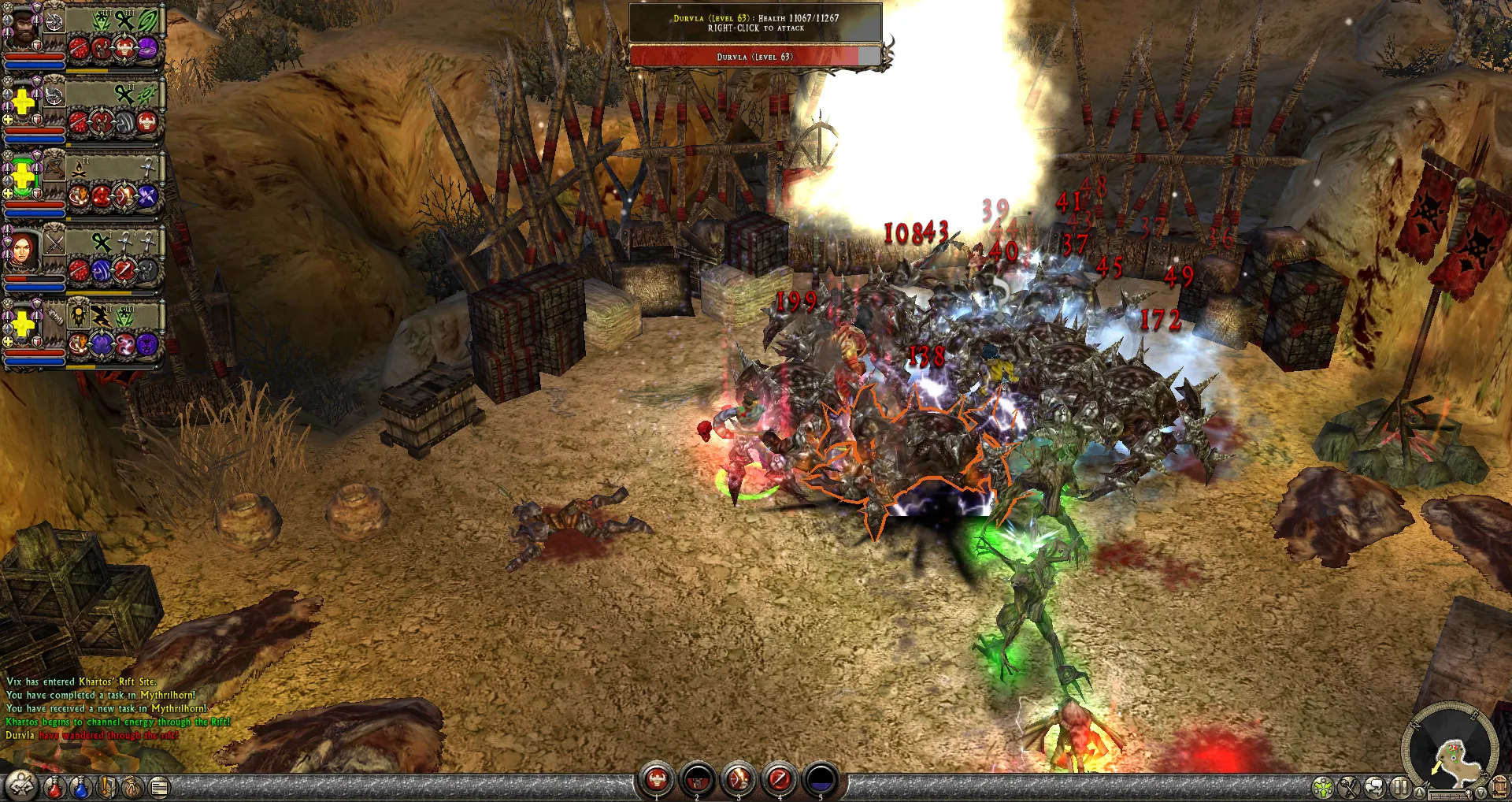Click the crossed swords weapon slot
The image size is (1512, 802).
pyautogui.click(x=54, y=243)
